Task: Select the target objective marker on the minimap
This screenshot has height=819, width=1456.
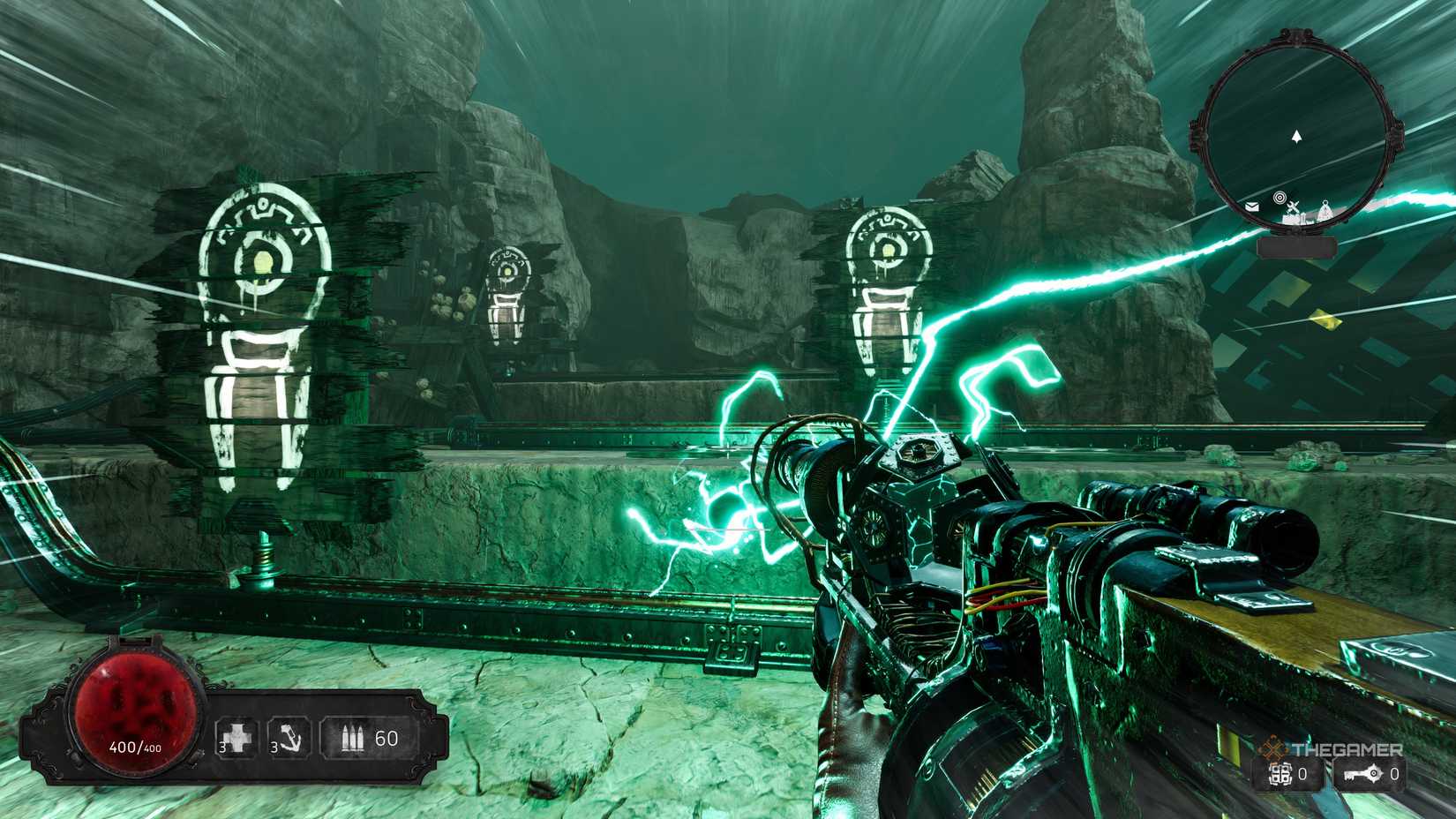Action: tap(1280, 198)
